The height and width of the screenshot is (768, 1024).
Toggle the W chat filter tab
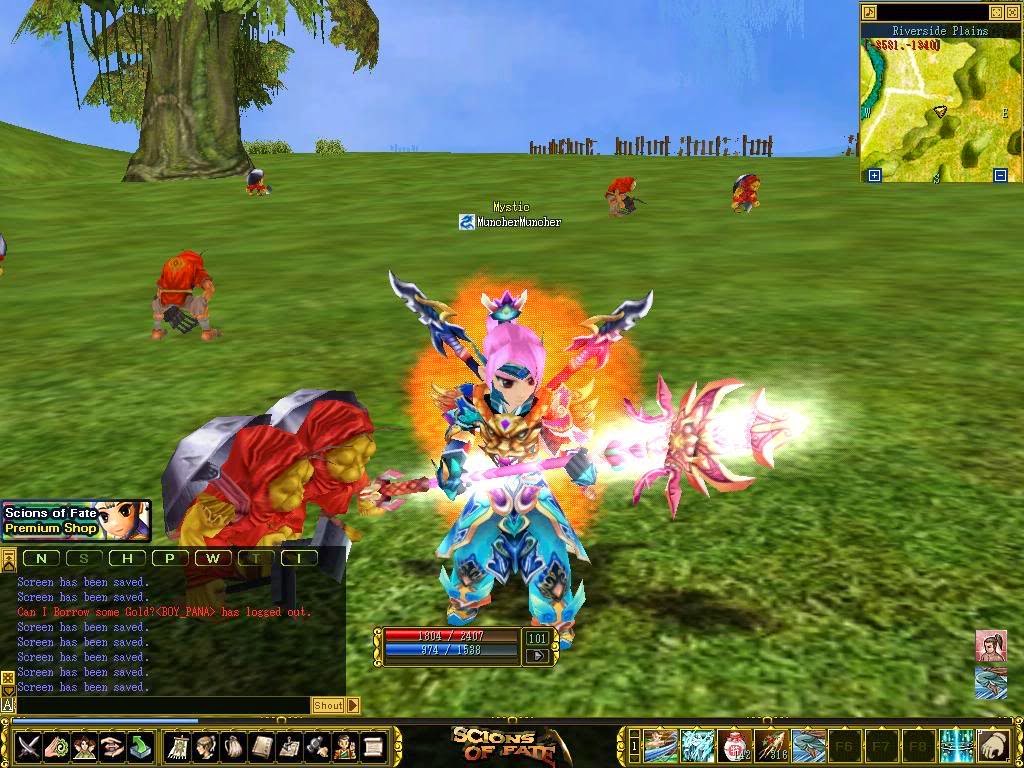pos(213,558)
